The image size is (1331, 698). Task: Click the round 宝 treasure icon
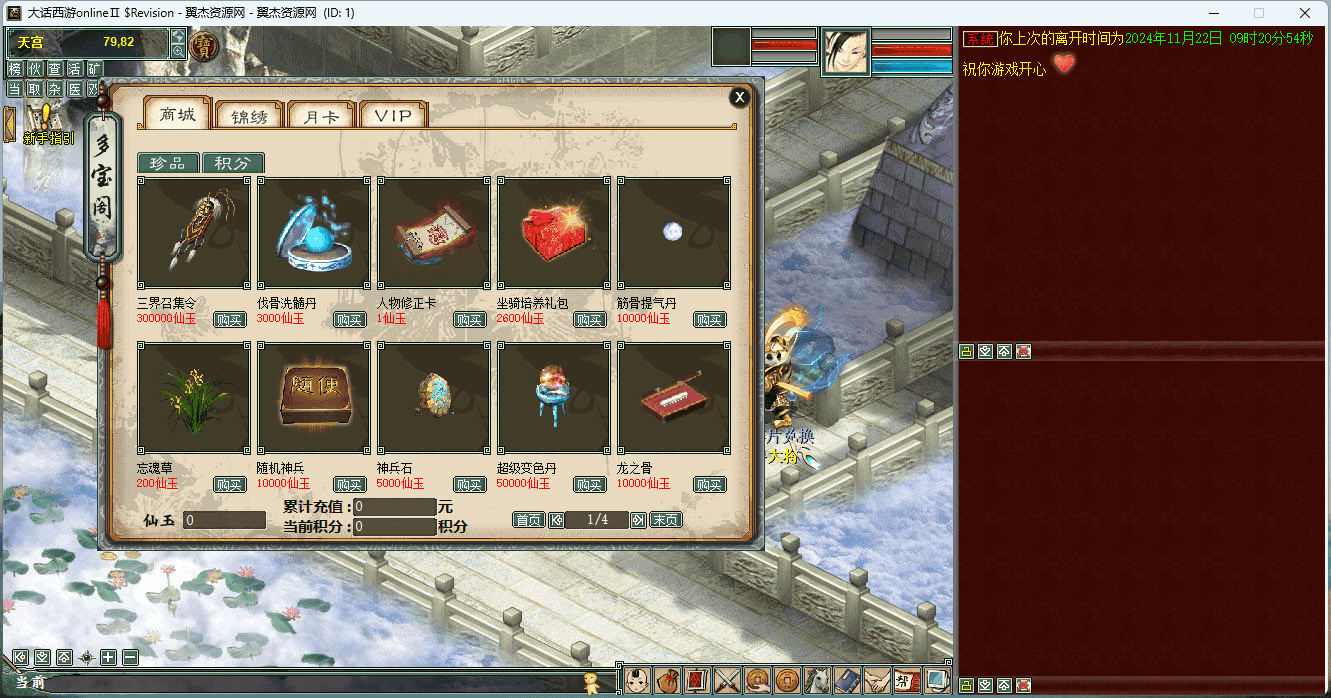tap(204, 47)
